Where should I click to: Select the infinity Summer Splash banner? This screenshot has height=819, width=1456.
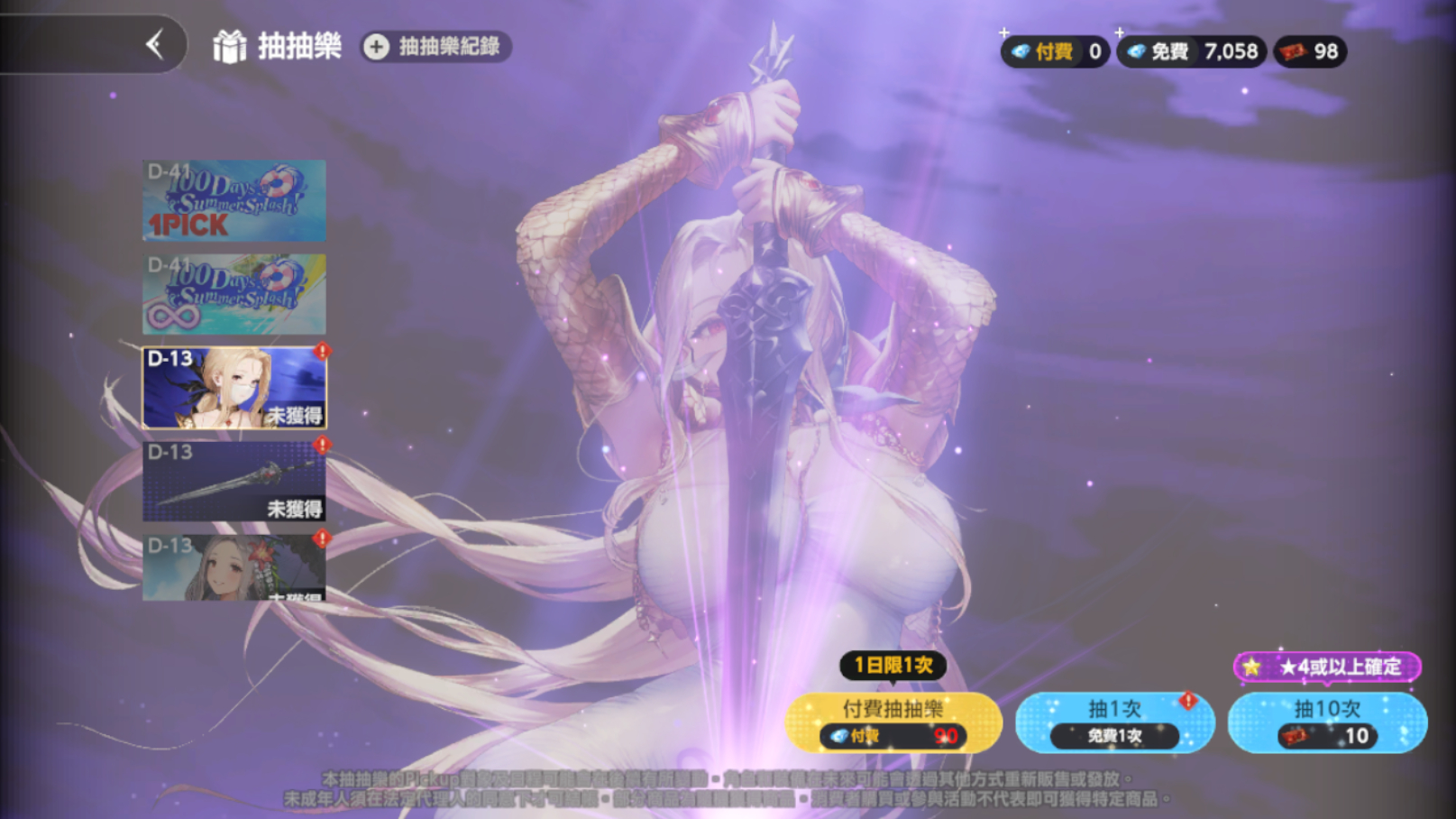coord(234,294)
